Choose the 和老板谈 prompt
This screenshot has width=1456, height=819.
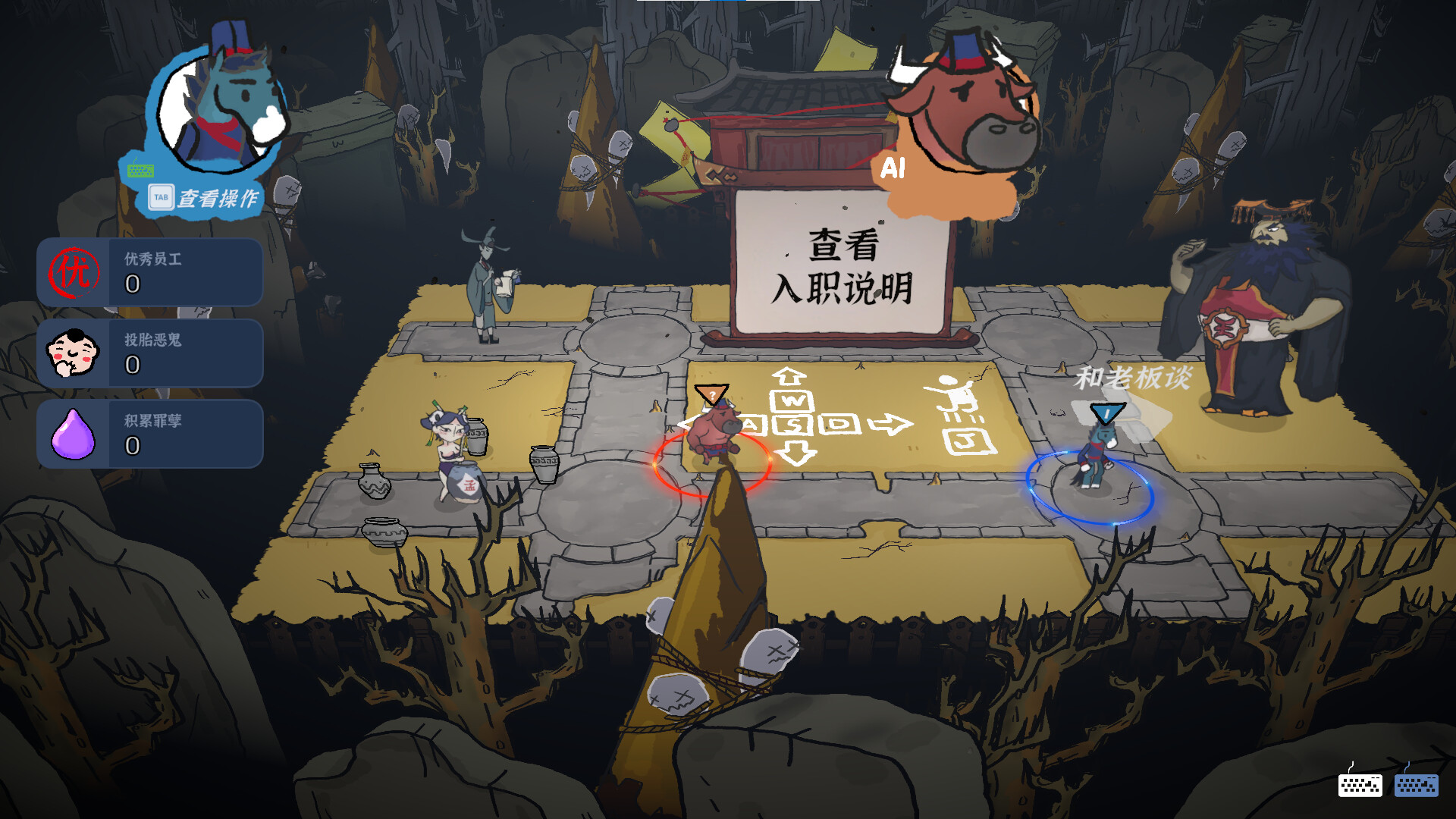point(1133,378)
